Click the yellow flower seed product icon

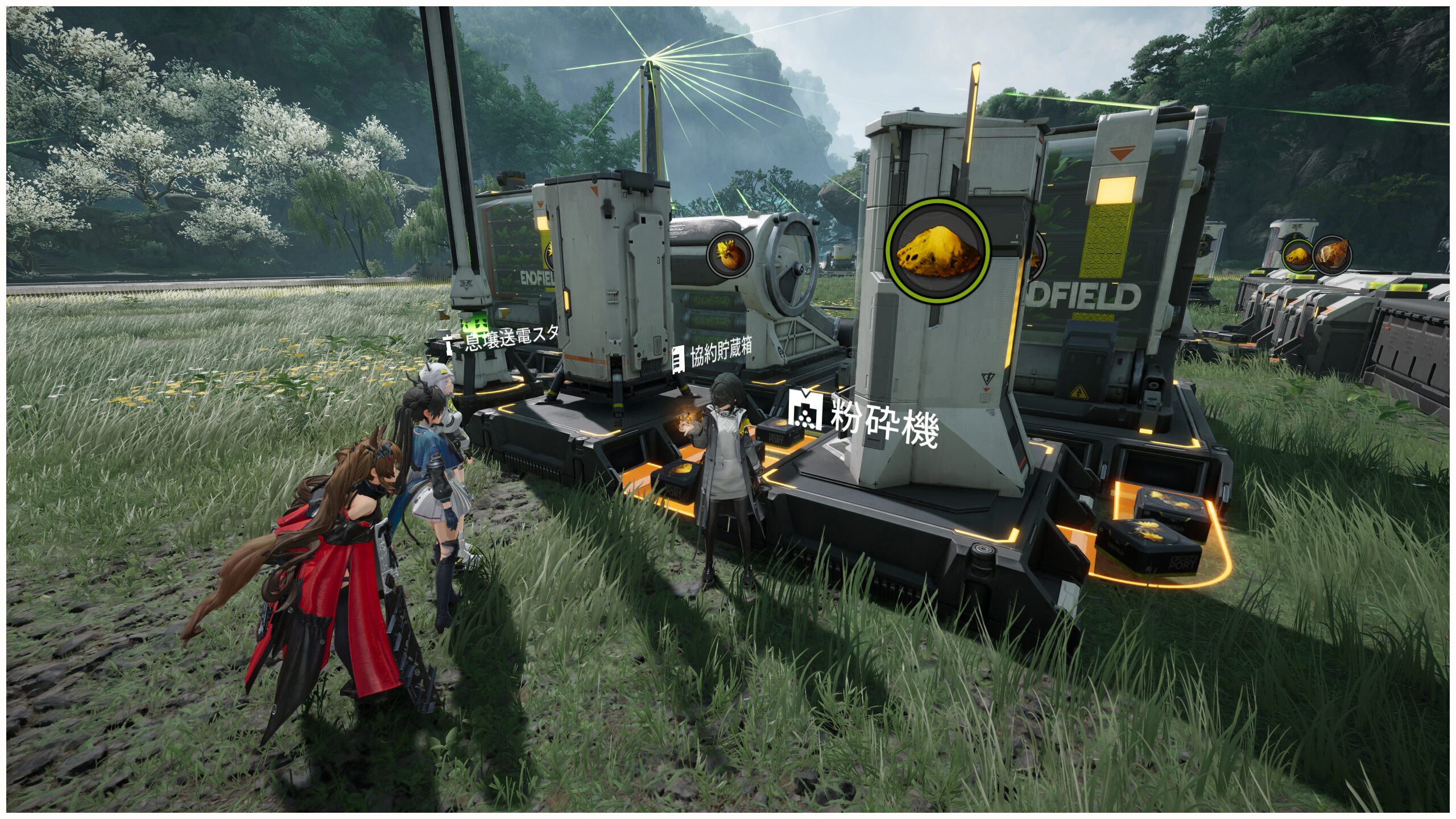click(x=729, y=254)
